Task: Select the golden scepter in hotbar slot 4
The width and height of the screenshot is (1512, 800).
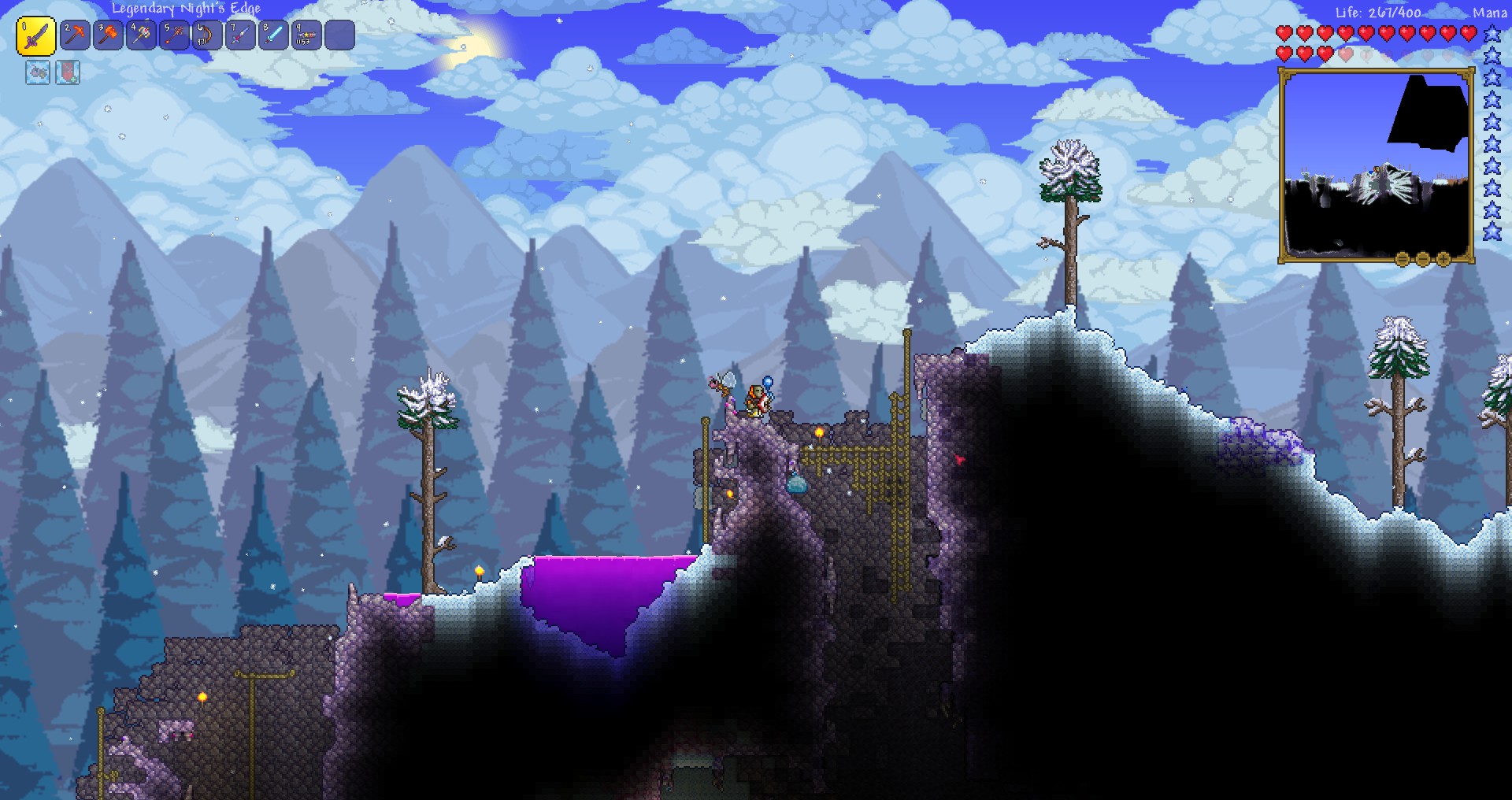Action: click(142, 35)
